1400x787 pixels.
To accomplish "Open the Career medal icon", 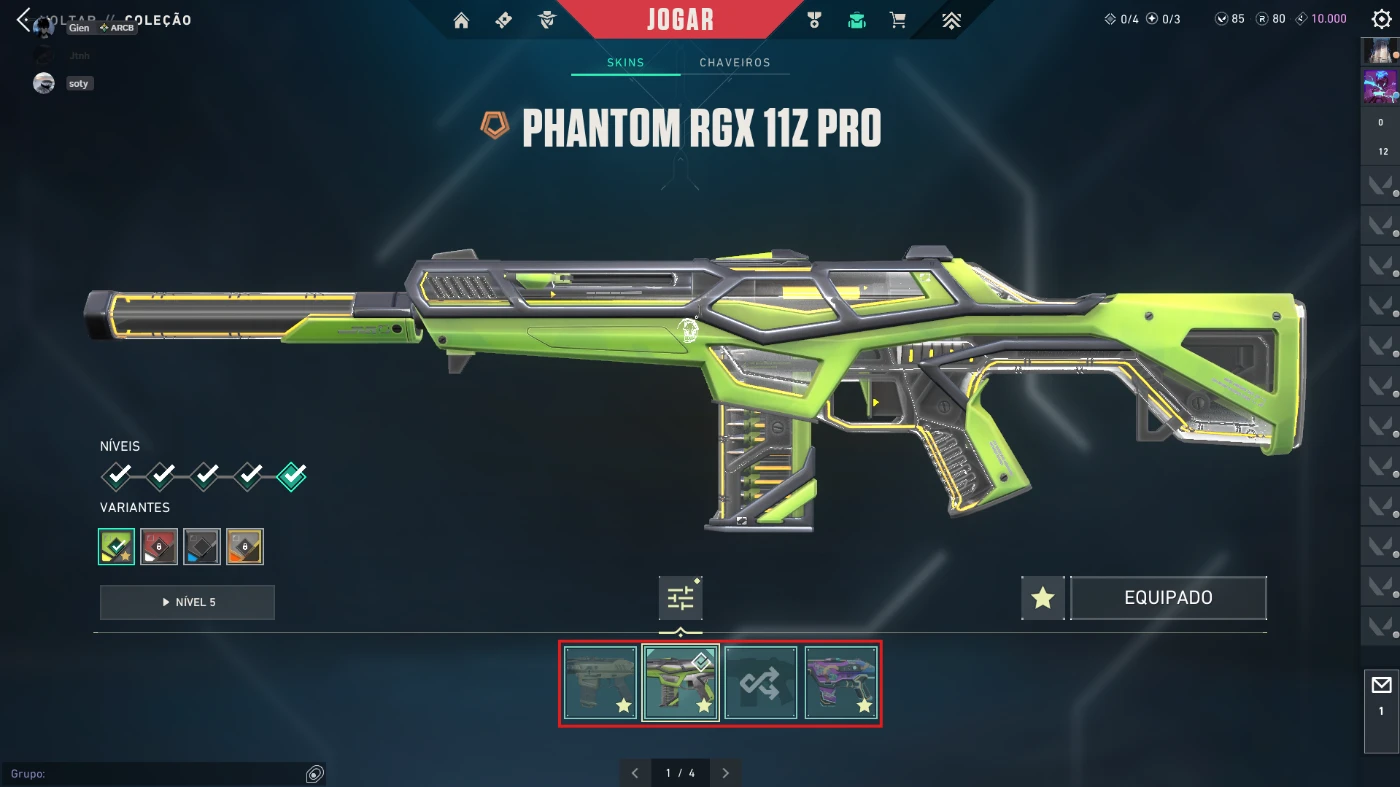I will click(x=816, y=19).
